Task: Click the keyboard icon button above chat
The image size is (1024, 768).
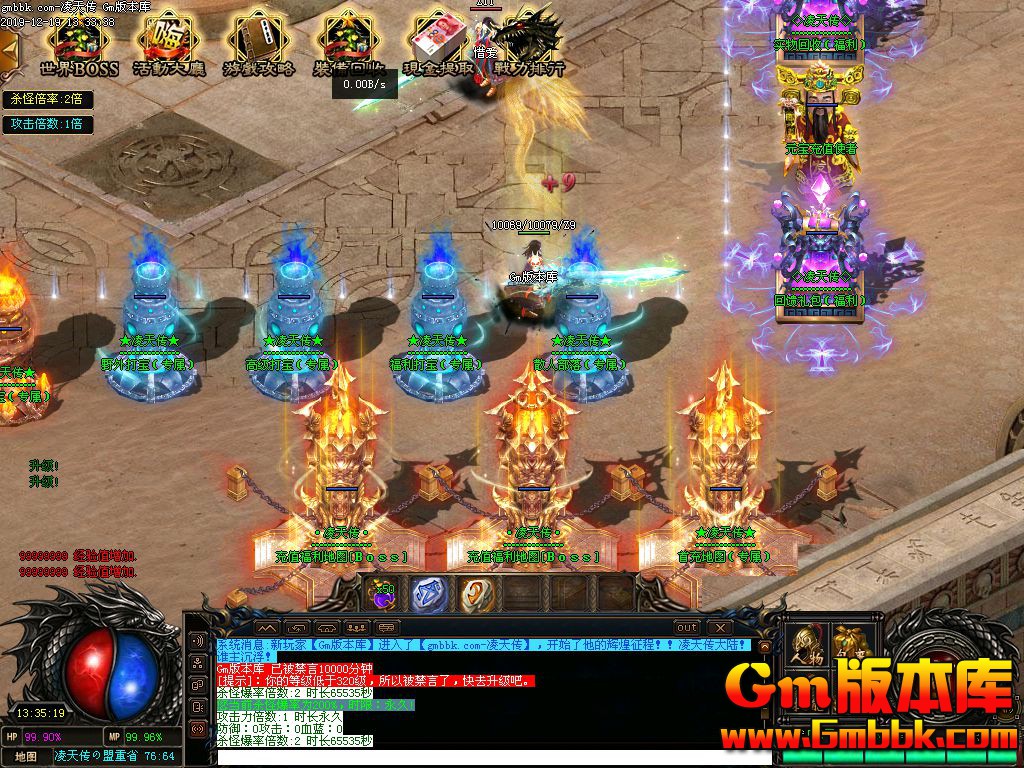Action: tap(388, 627)
